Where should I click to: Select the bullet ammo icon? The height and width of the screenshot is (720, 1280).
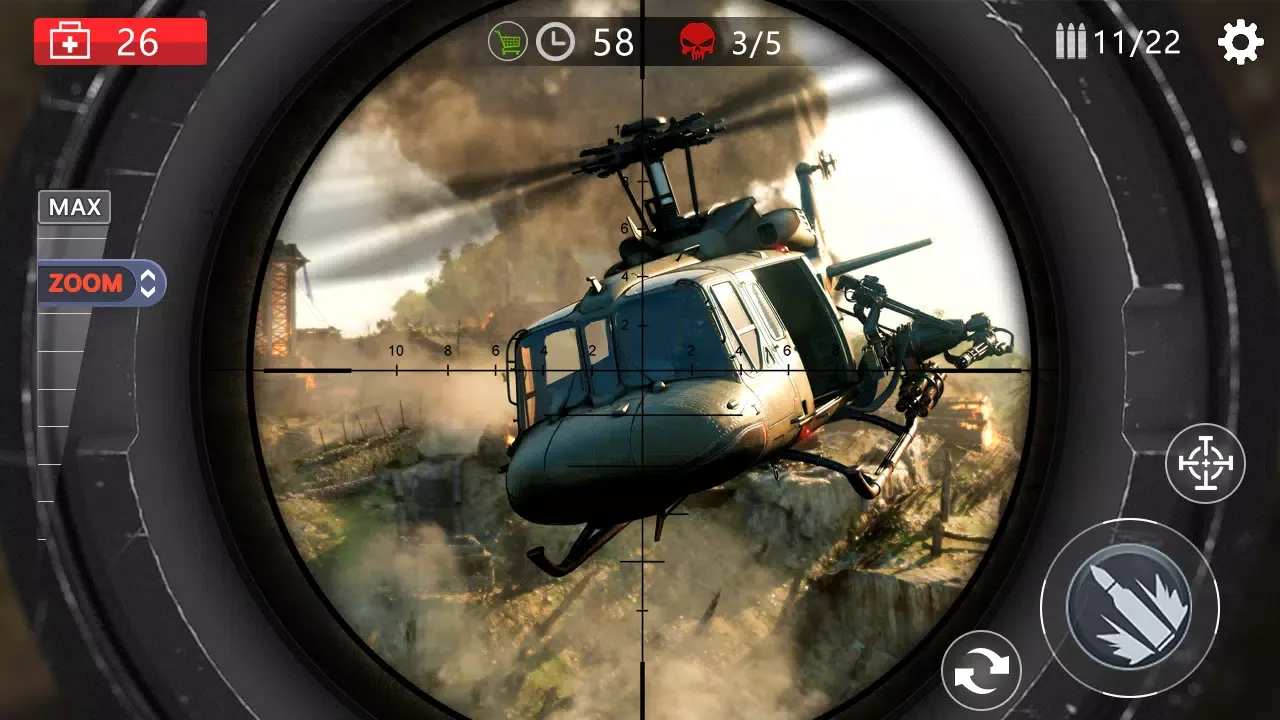tap(1072, 41)
